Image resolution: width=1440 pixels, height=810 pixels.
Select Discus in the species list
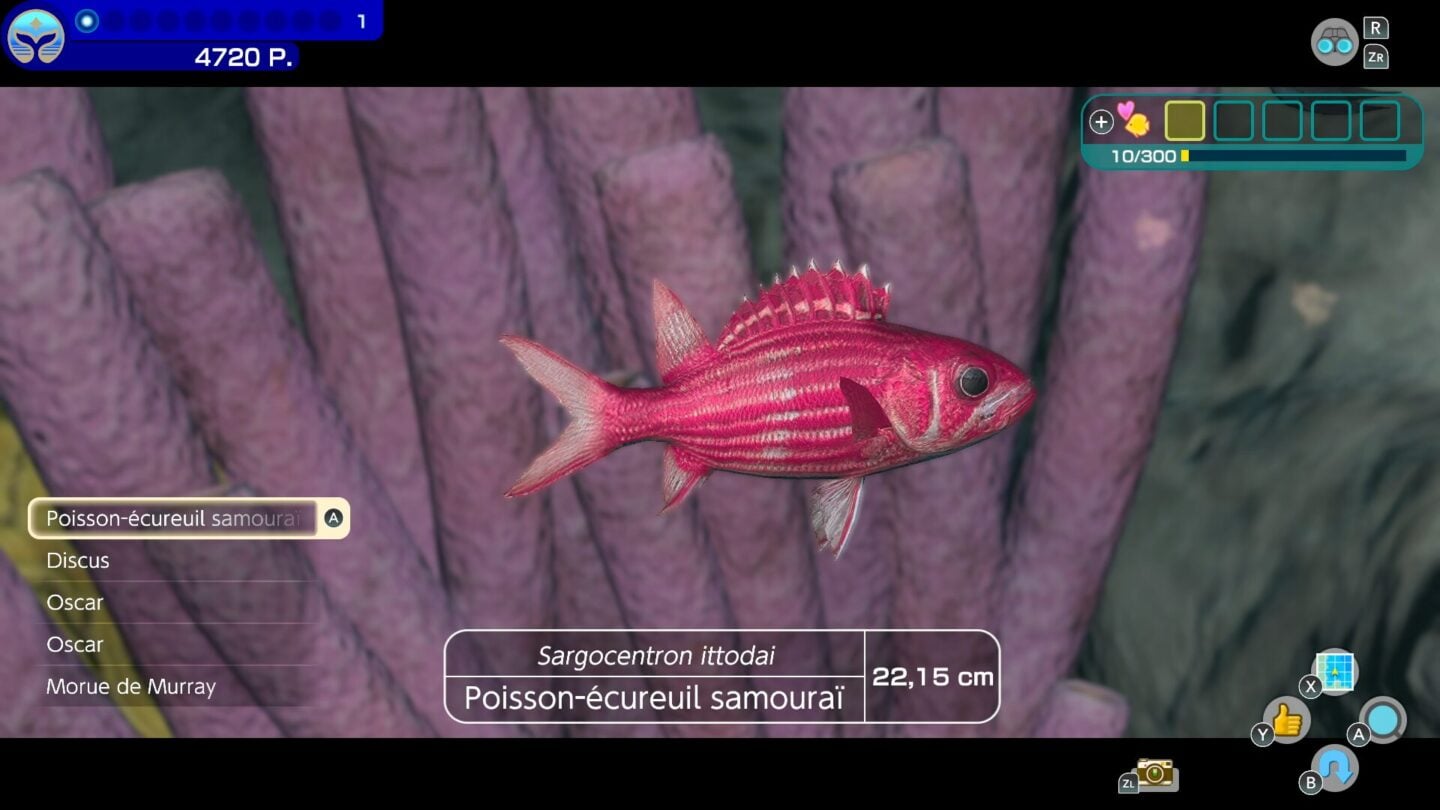80,561
